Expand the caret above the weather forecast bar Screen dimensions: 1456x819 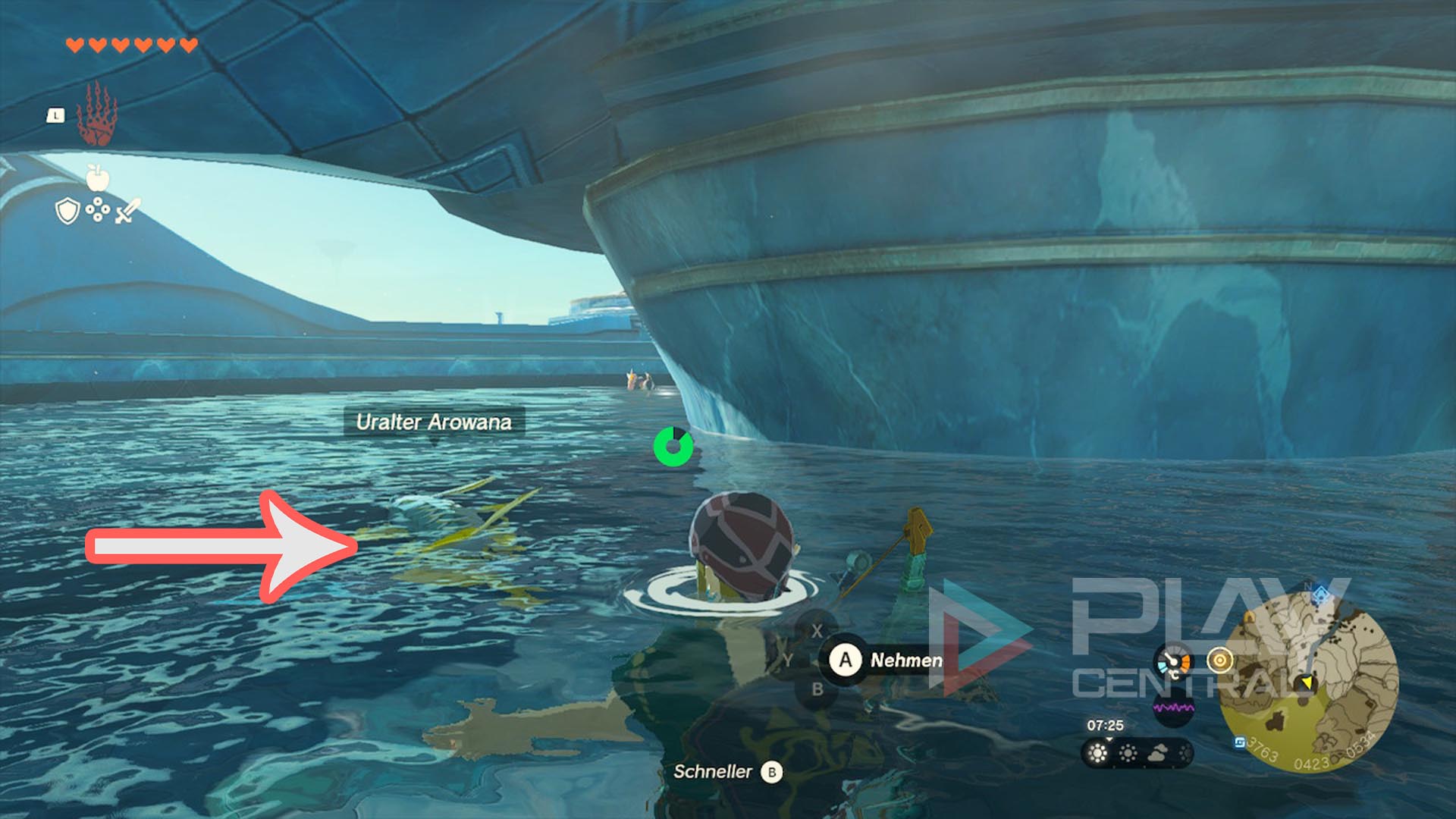tap(1109, 740)
